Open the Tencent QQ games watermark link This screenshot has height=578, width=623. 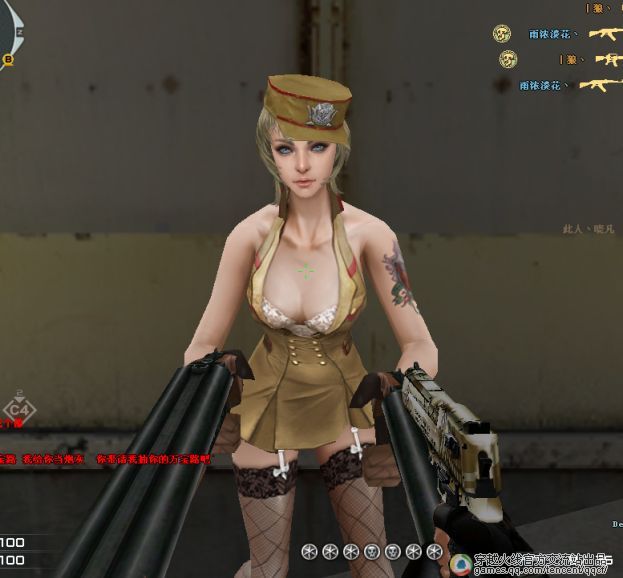[533, 562]
